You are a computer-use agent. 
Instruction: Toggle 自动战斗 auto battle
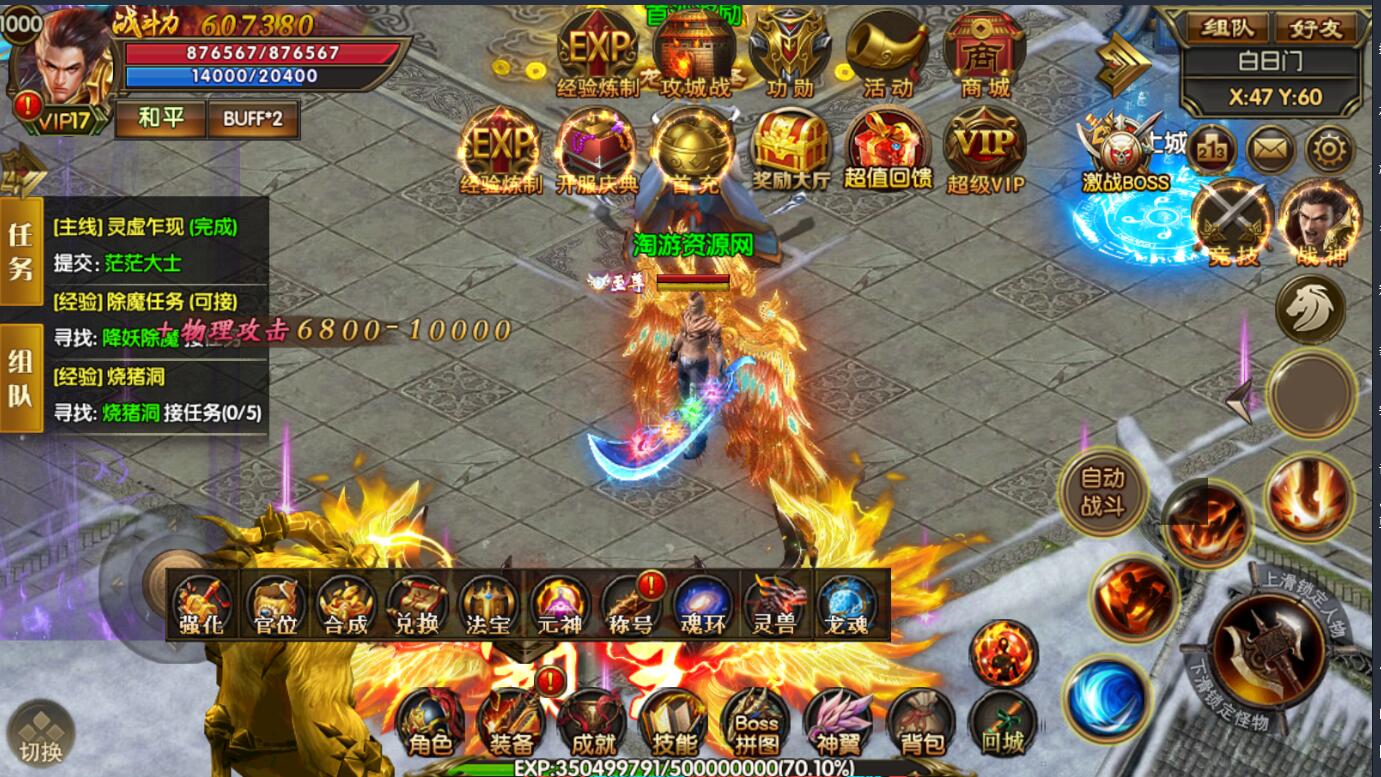point(1102,492)
